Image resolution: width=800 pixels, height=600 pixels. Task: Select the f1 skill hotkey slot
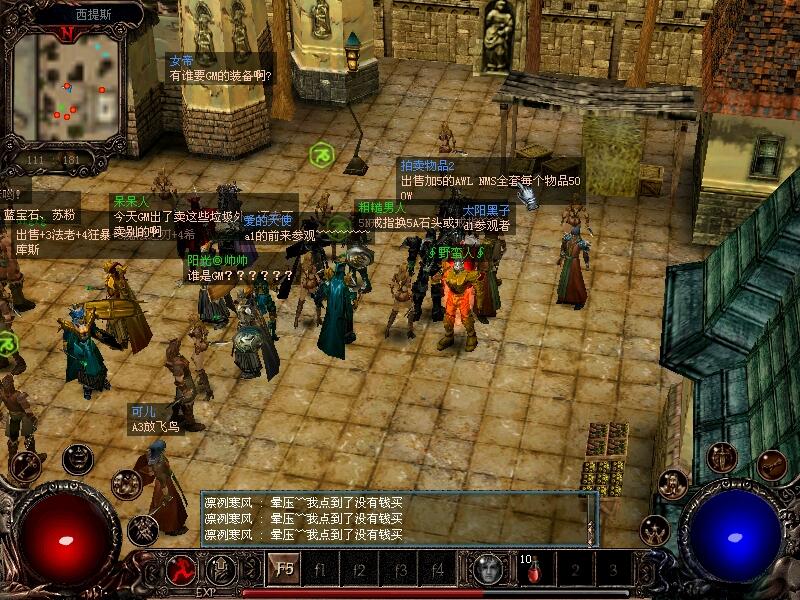click(322, 570)
